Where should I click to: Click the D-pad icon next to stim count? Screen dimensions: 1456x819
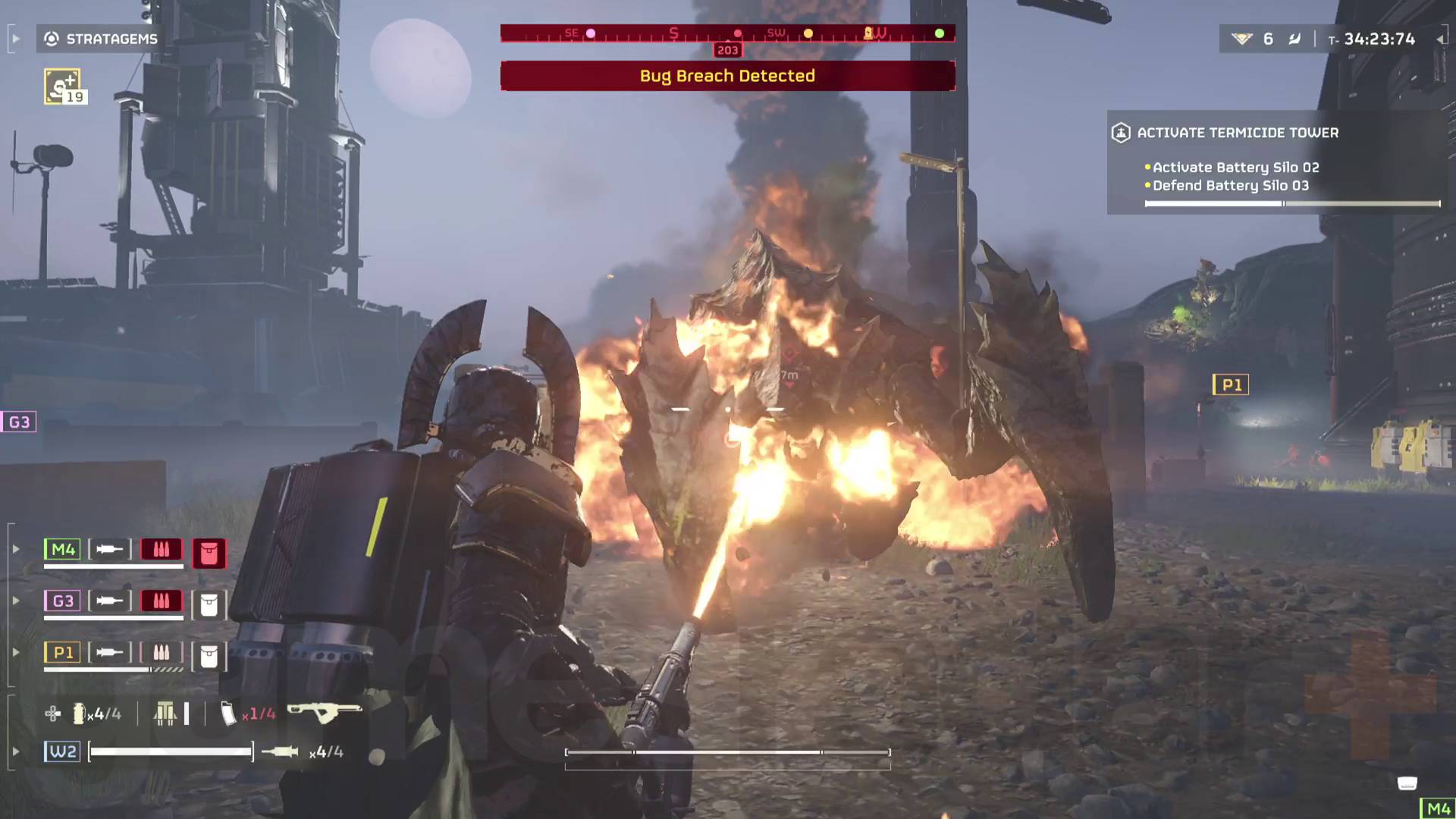tap(52, 714)
